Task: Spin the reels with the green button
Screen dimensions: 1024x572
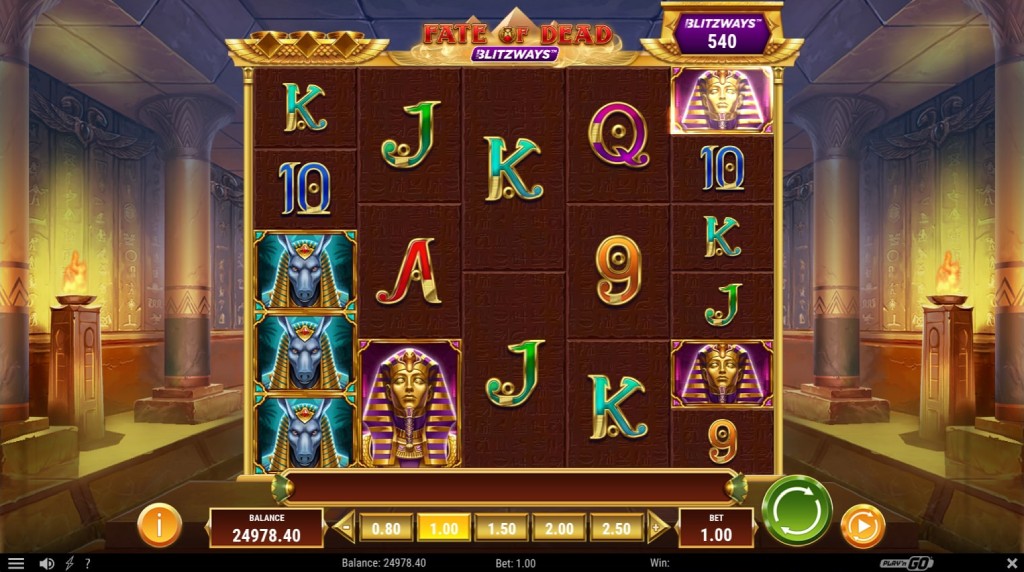Action: click(797, 509)
